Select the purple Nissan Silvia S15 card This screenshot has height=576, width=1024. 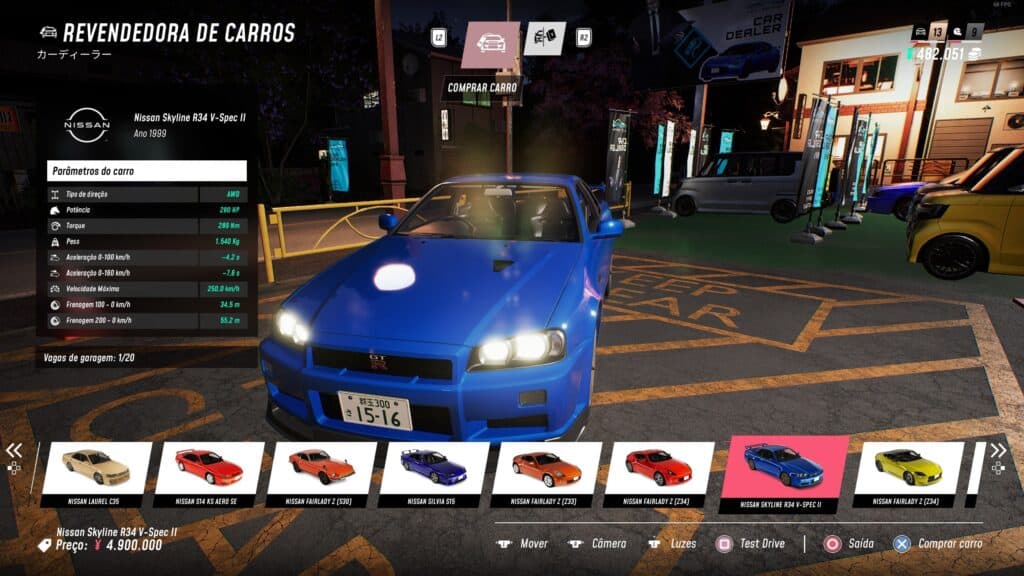[434, 472]
